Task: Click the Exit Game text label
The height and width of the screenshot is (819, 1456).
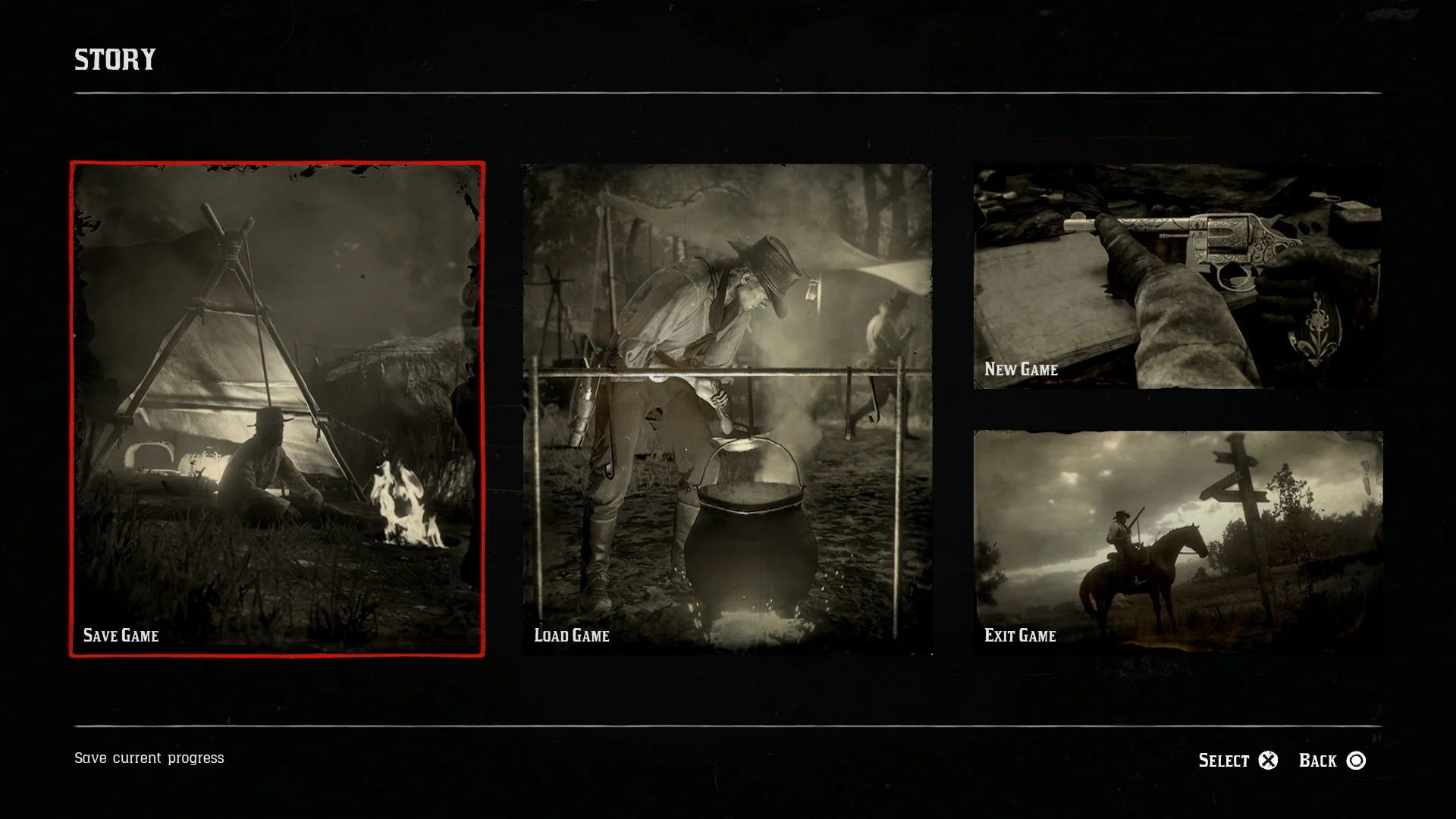Action: 1019,636
